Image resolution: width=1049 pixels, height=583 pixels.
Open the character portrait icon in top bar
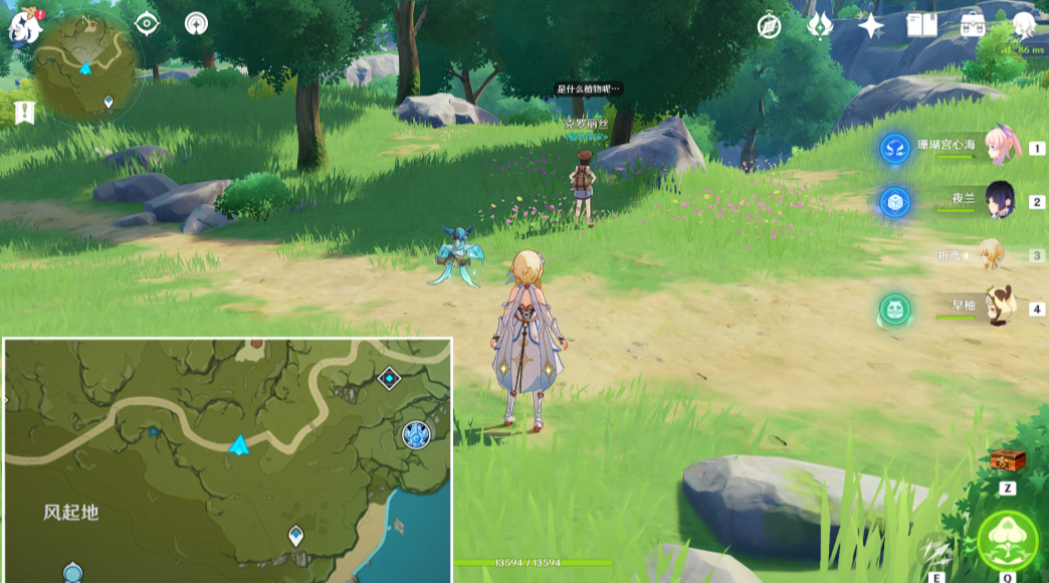point(1023,26)
